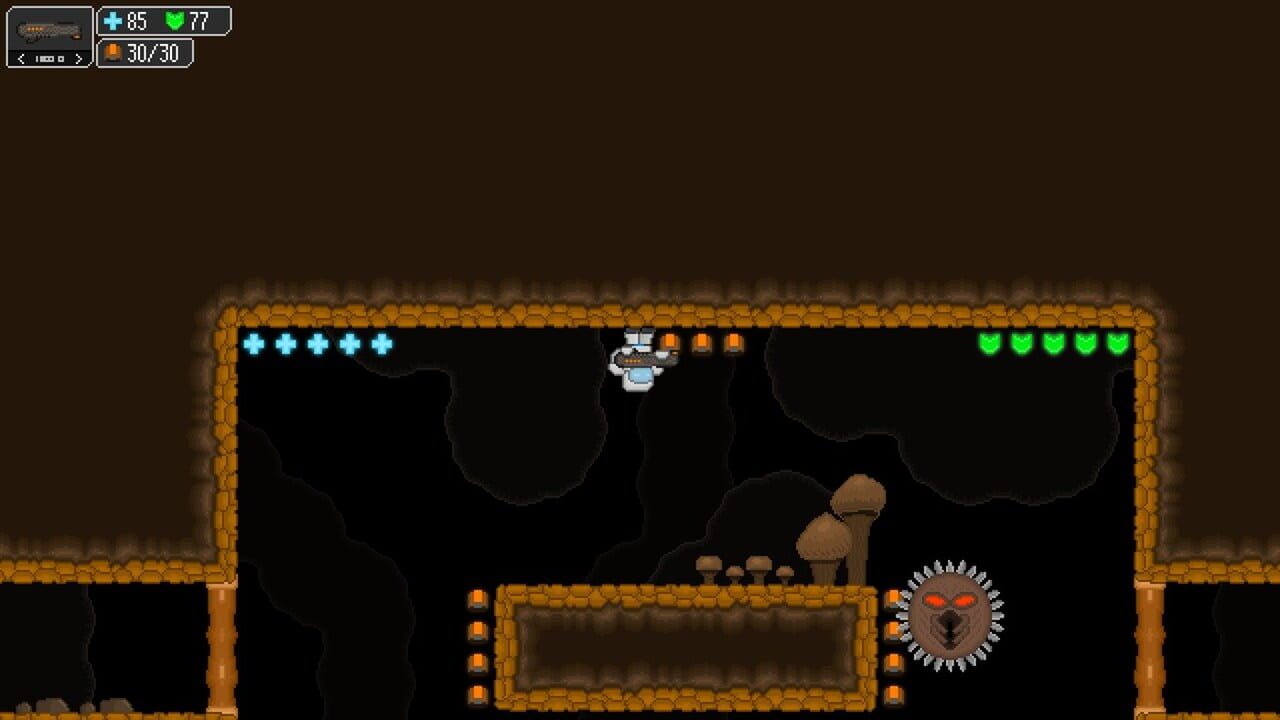
Task: Open next weapon with the right arrow
Action: [x=77, y=58]
